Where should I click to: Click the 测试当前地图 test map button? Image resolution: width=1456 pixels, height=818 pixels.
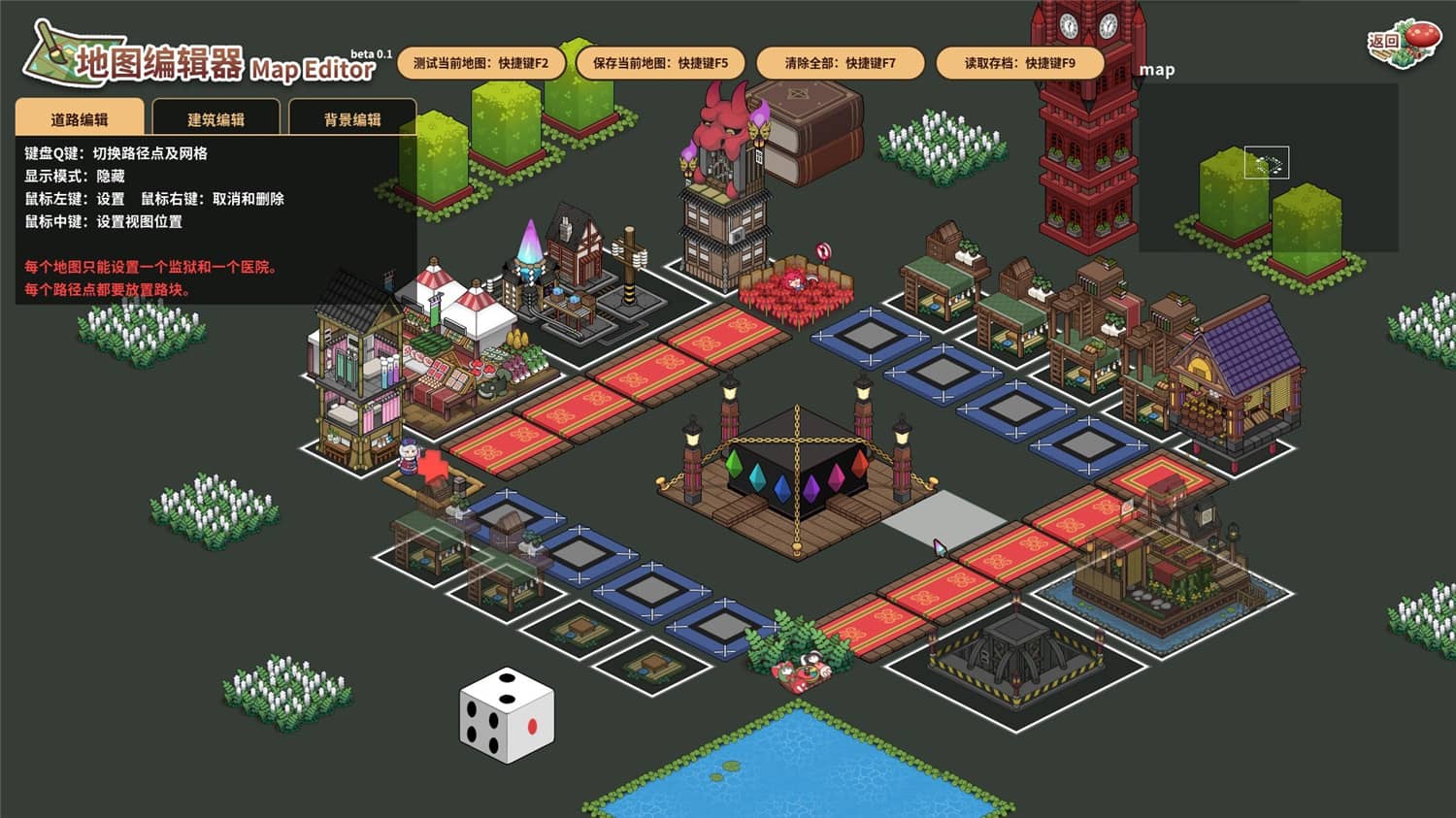pyautogui.click(x=480, y=63)
